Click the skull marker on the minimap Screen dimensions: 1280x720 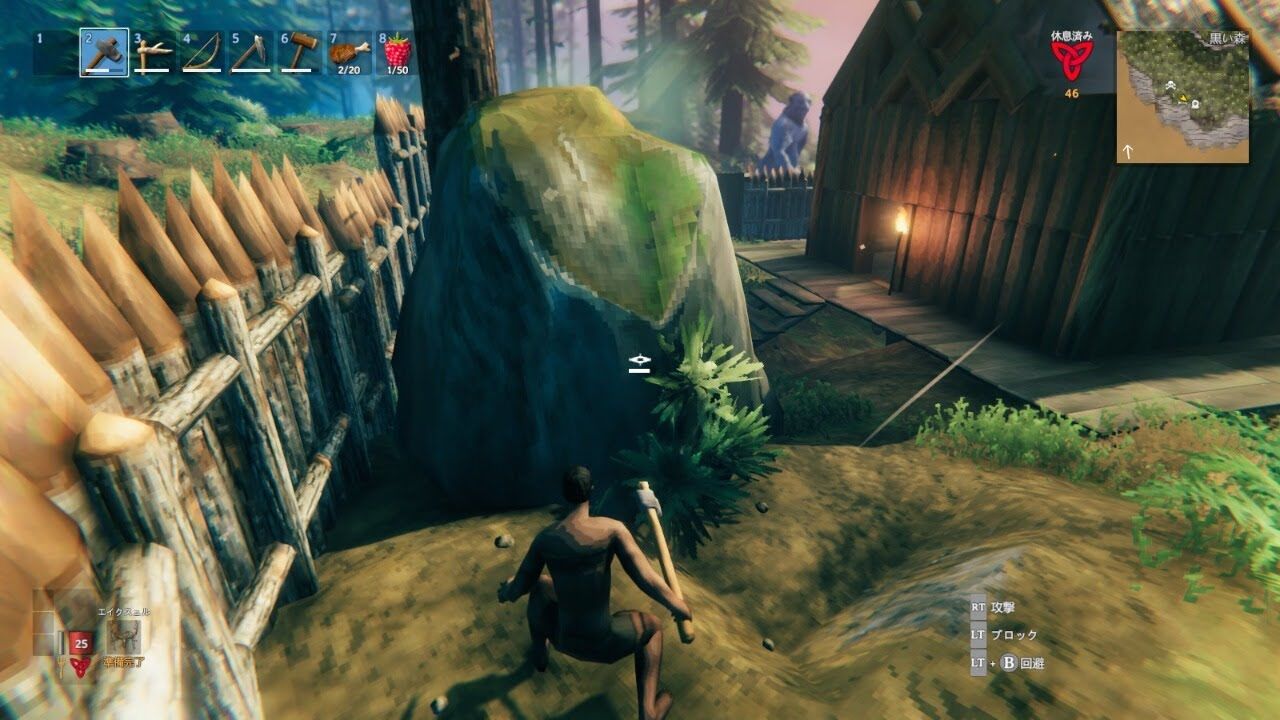1170,85
